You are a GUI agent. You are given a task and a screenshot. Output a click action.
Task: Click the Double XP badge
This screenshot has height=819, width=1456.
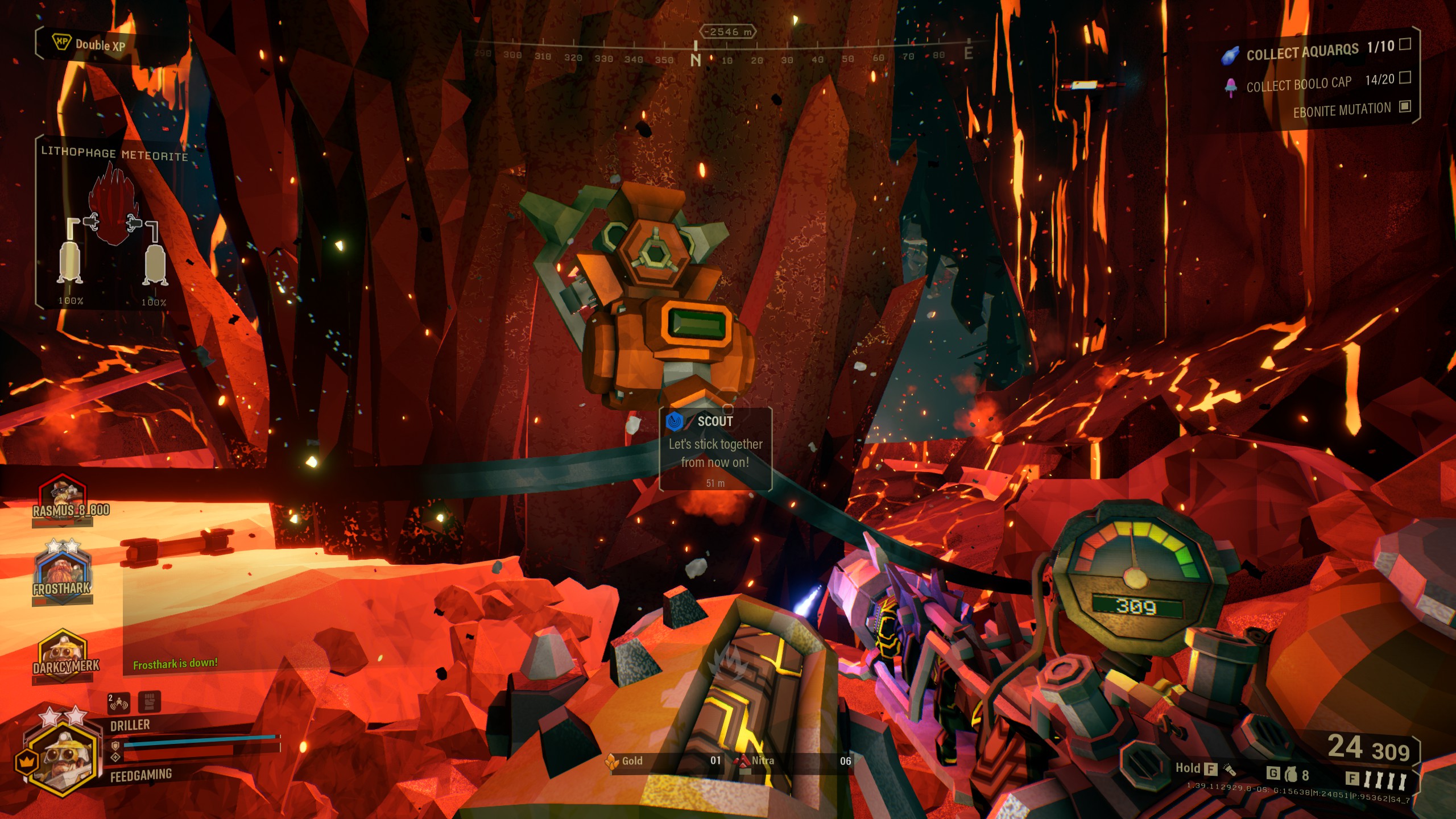[x=89, y=44]
